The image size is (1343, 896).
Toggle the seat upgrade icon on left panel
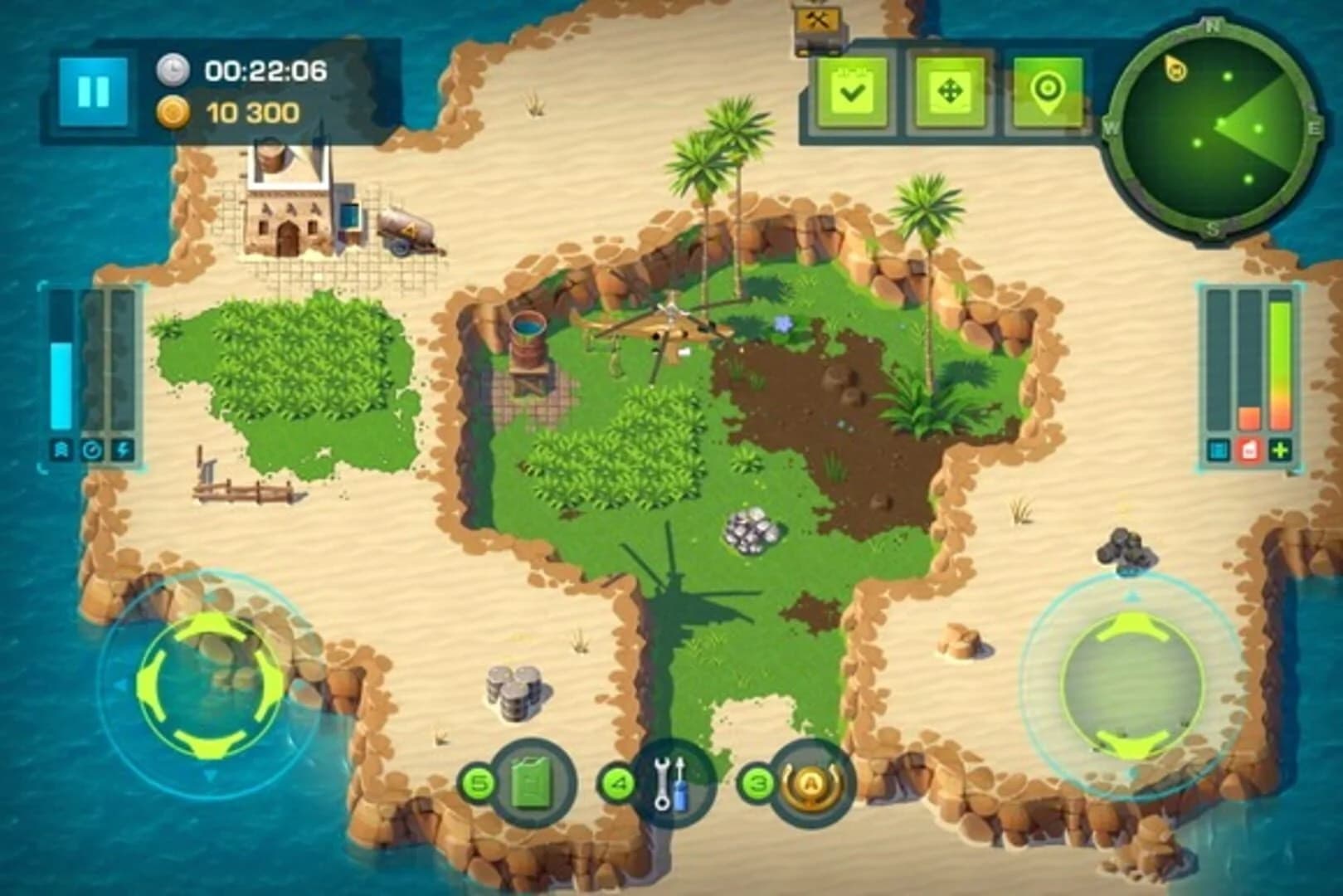60,449
